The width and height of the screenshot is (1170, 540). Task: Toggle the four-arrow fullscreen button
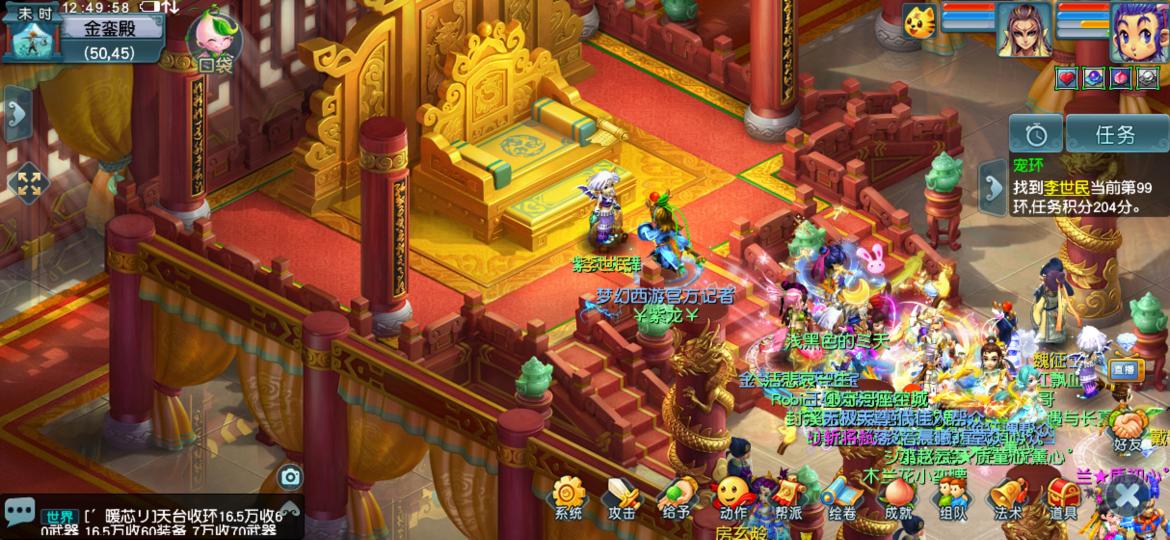coord(27,183)
